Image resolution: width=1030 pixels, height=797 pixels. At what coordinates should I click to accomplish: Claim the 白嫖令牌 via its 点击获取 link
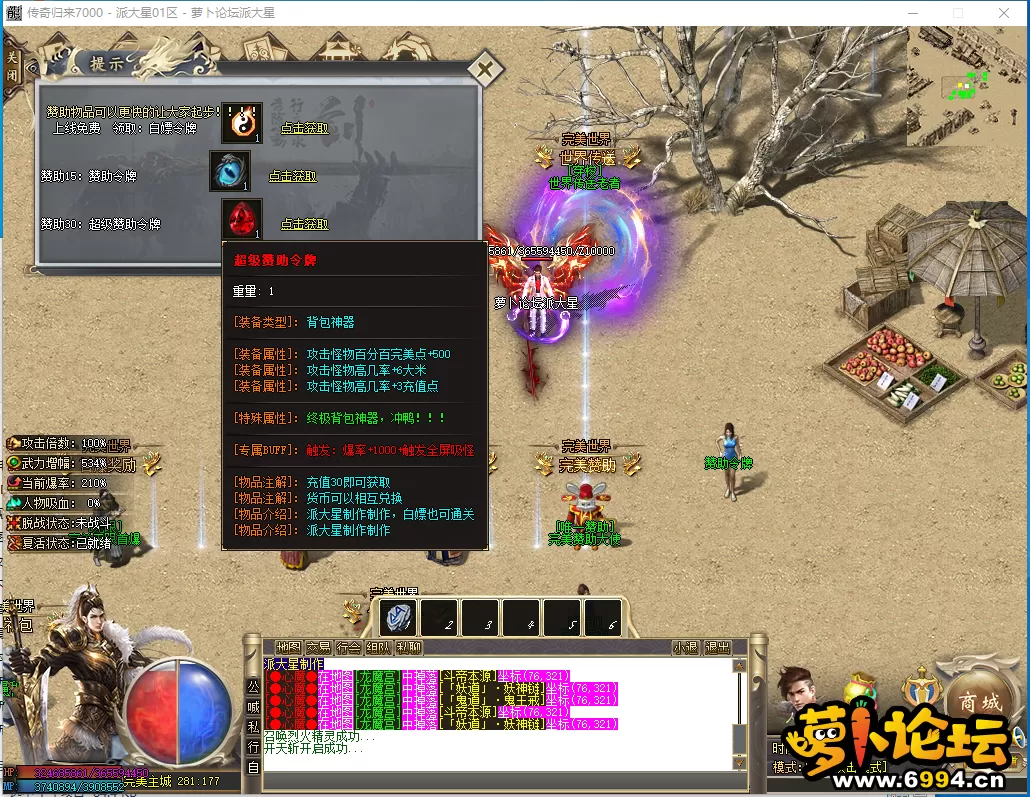[x=304, y=128]
